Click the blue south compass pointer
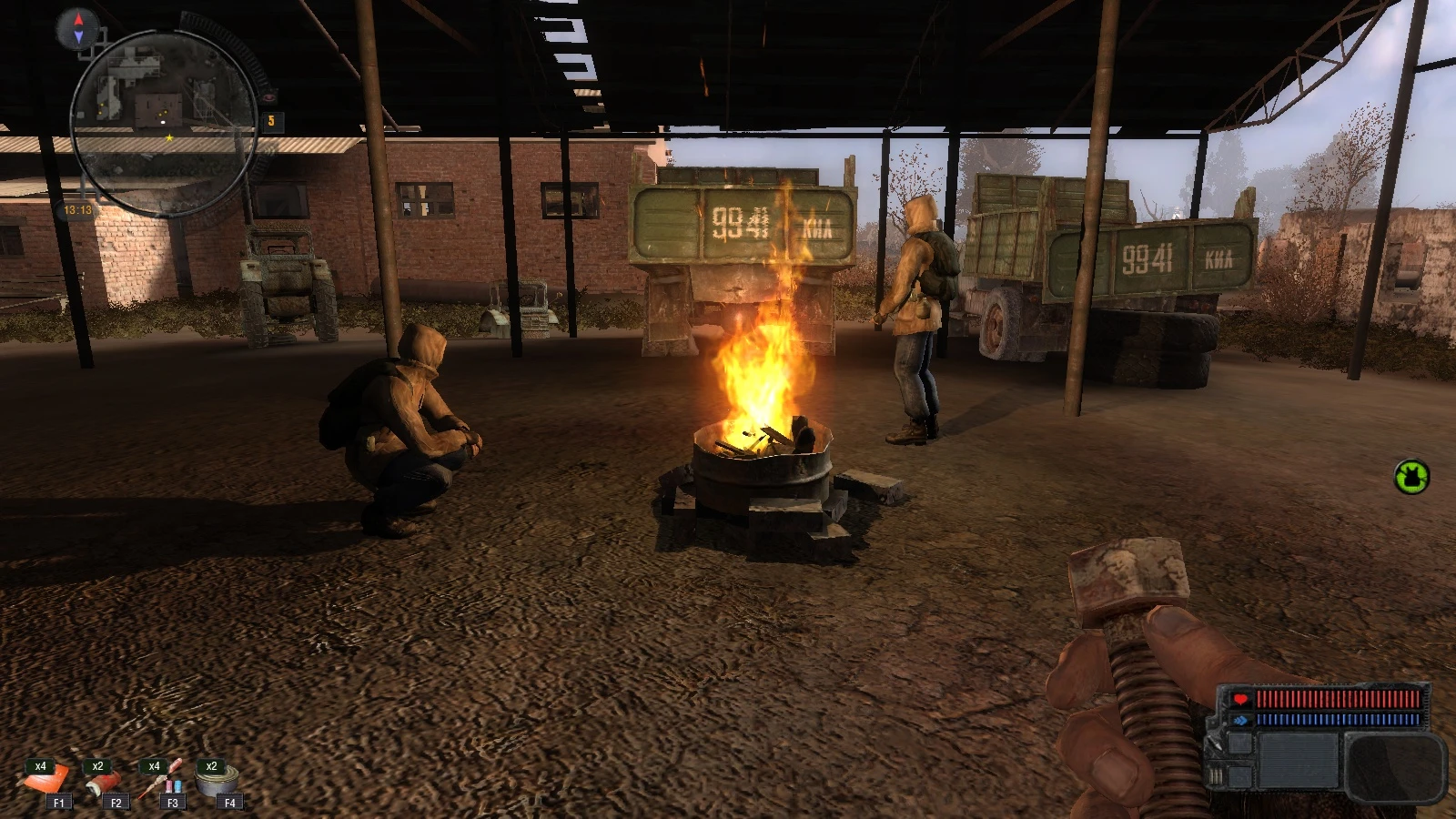The width and height of the screenshot is (1456, 819). pos(79,35)
